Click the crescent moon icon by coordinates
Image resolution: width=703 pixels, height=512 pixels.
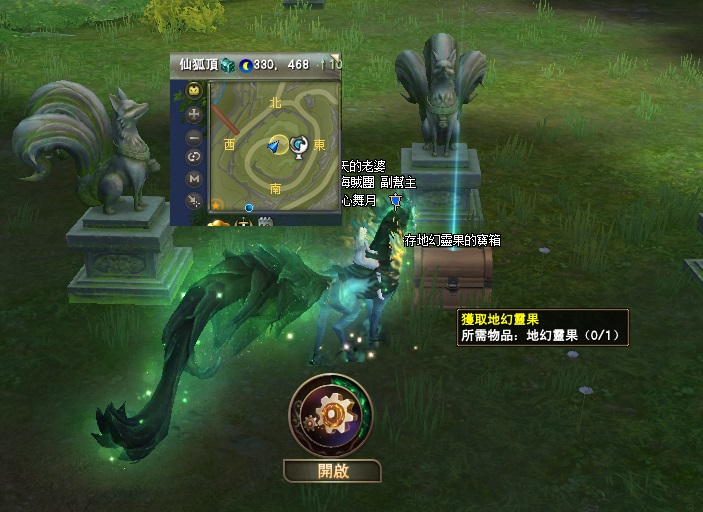click(245, 64)
